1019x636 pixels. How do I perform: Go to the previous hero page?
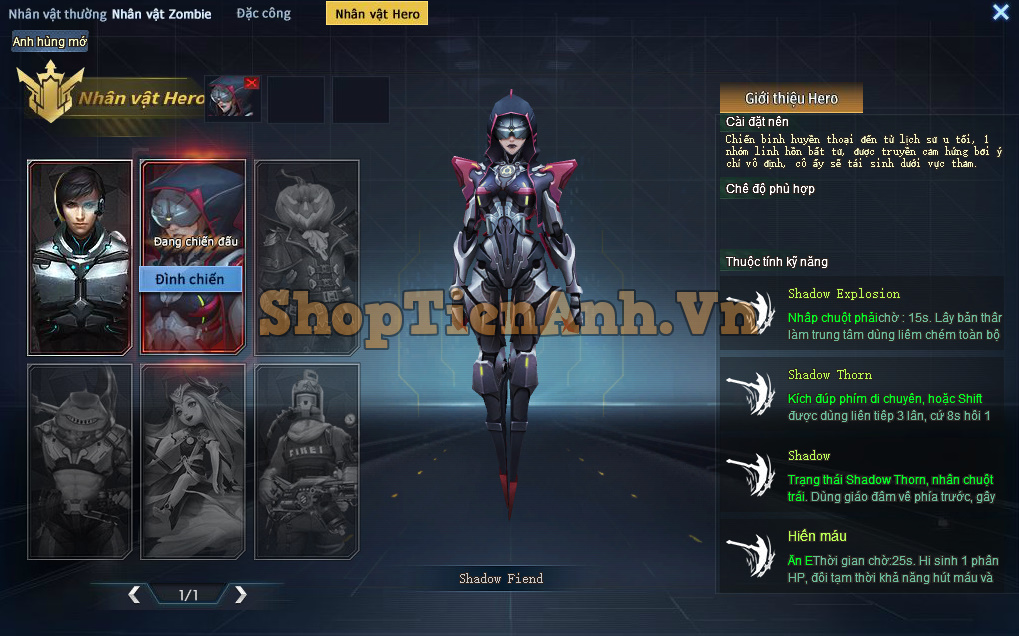point(134,595)
